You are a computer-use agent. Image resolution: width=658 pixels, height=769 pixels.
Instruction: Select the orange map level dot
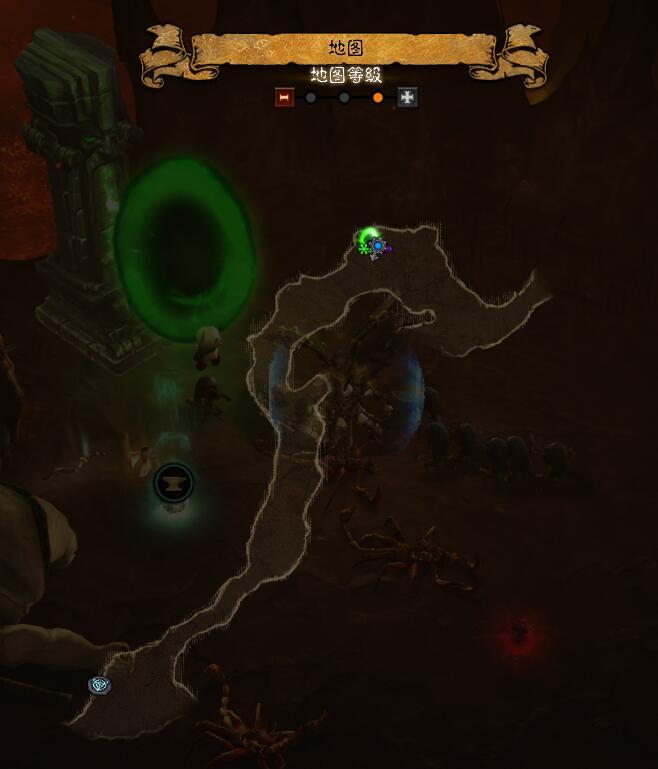coord(377,98)
